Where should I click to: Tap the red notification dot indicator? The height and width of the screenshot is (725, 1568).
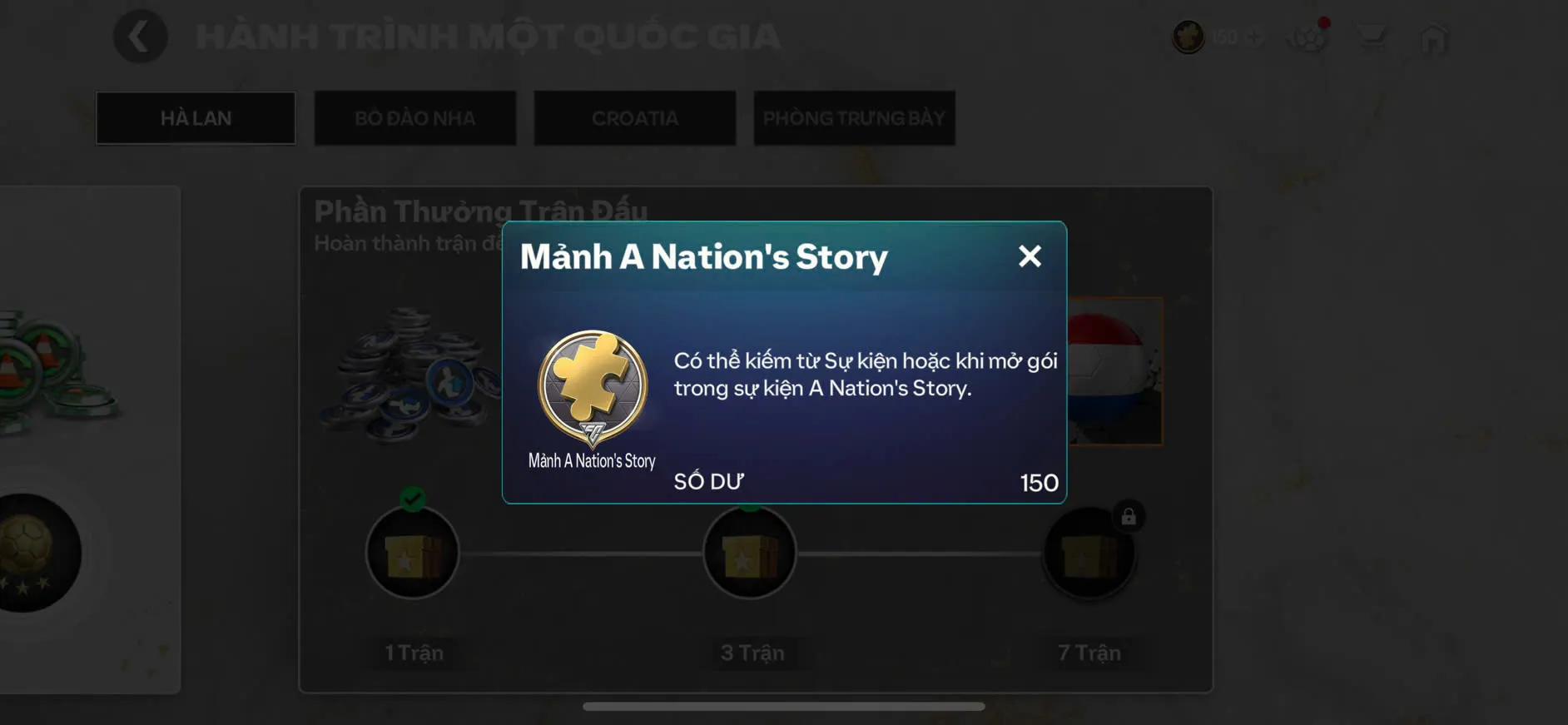point(1326,24)
